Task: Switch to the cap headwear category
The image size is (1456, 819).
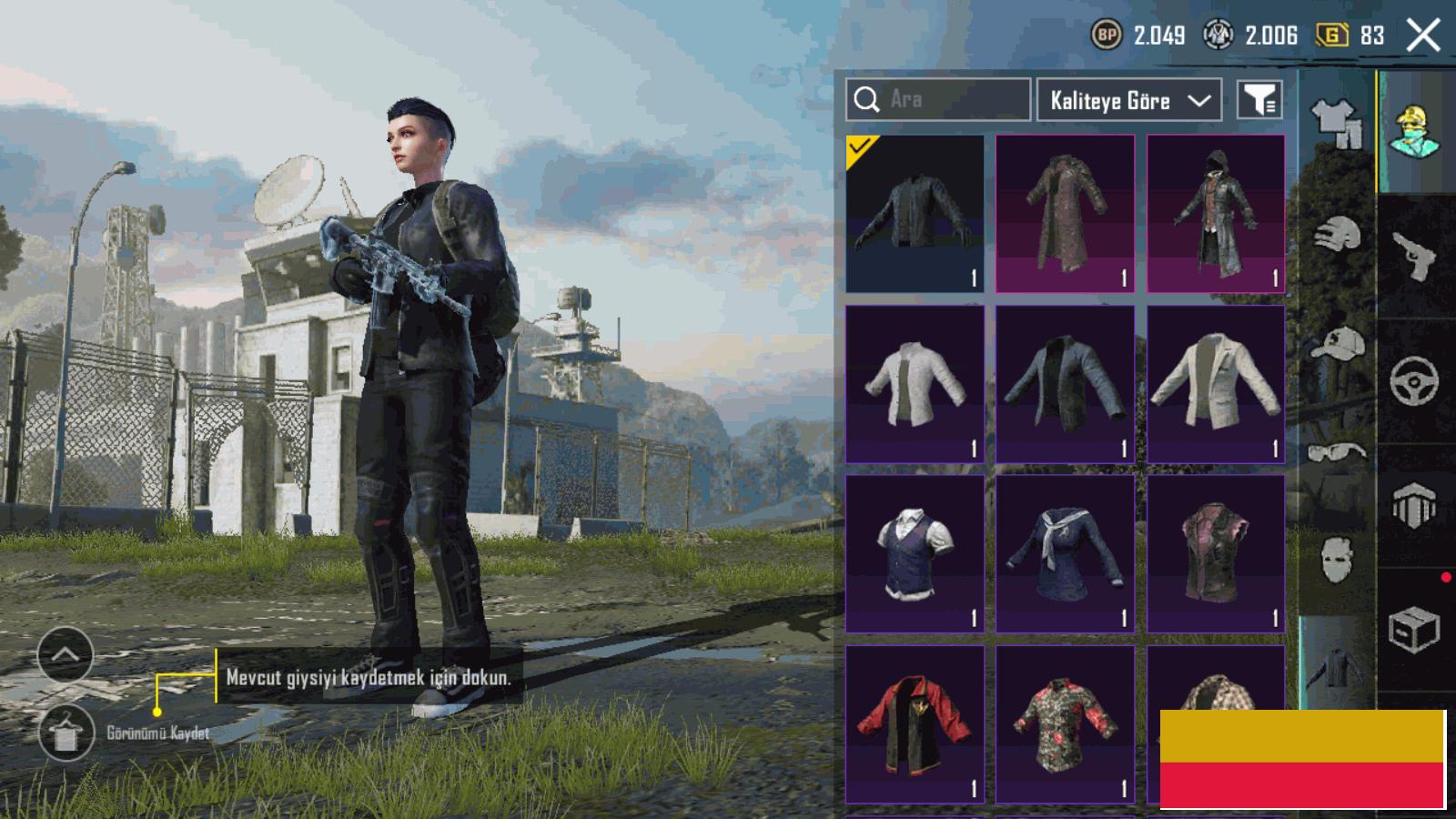Action: point(1336,346)
